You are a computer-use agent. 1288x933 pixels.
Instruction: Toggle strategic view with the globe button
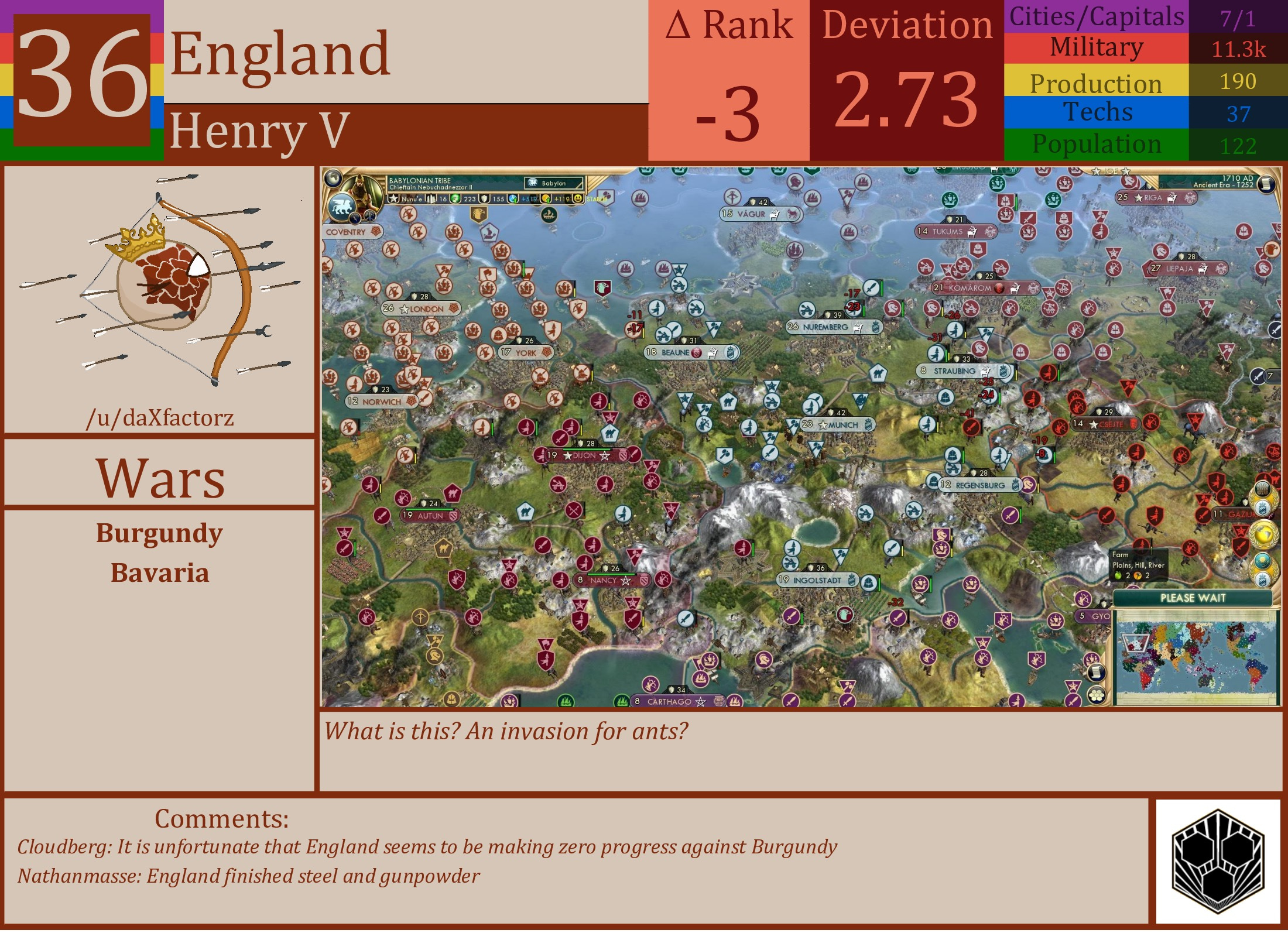334,179
